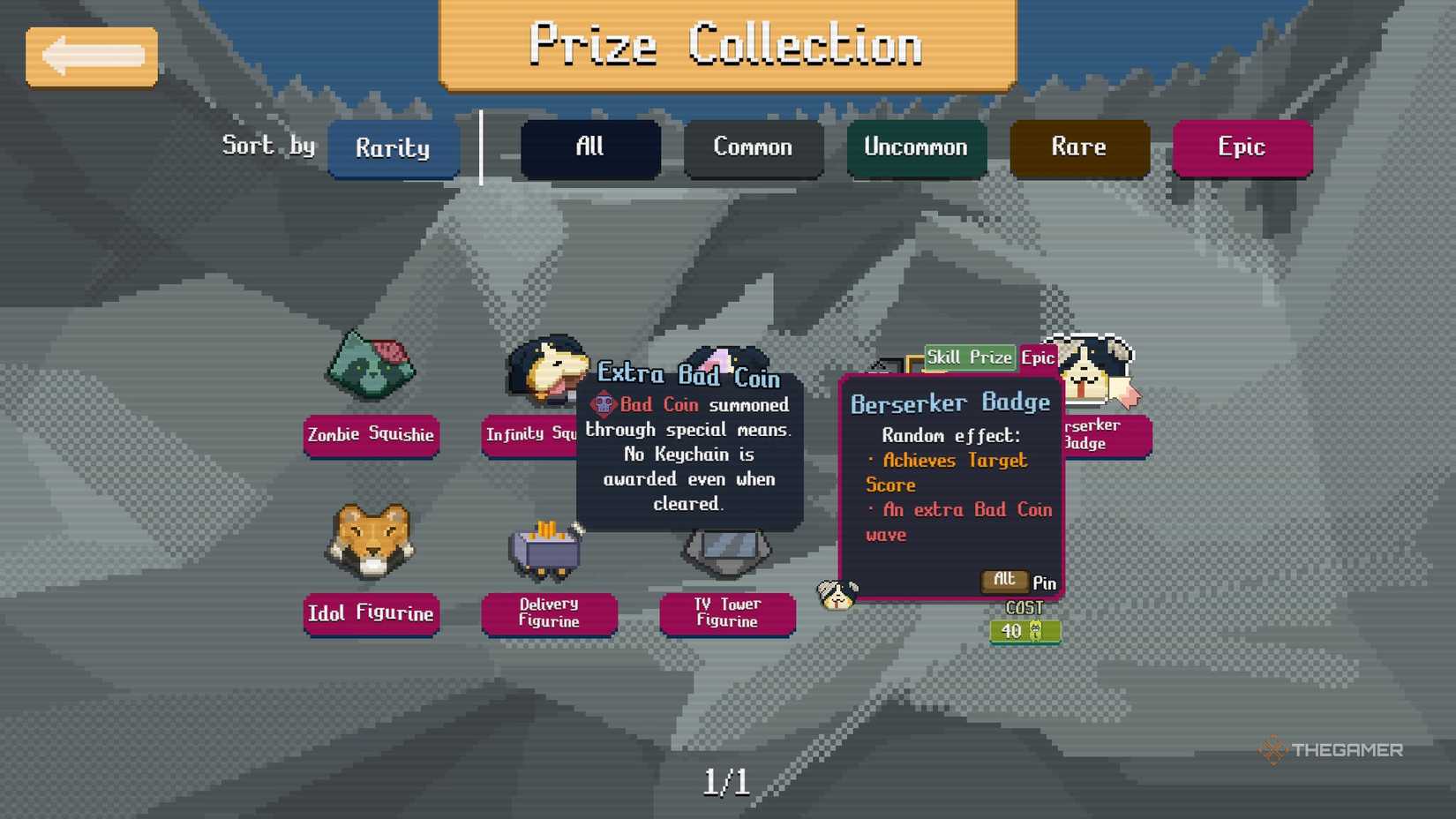Switch to the All prizes tab
The width and height of the screenshot is (1456, 819).
[590, 147]
